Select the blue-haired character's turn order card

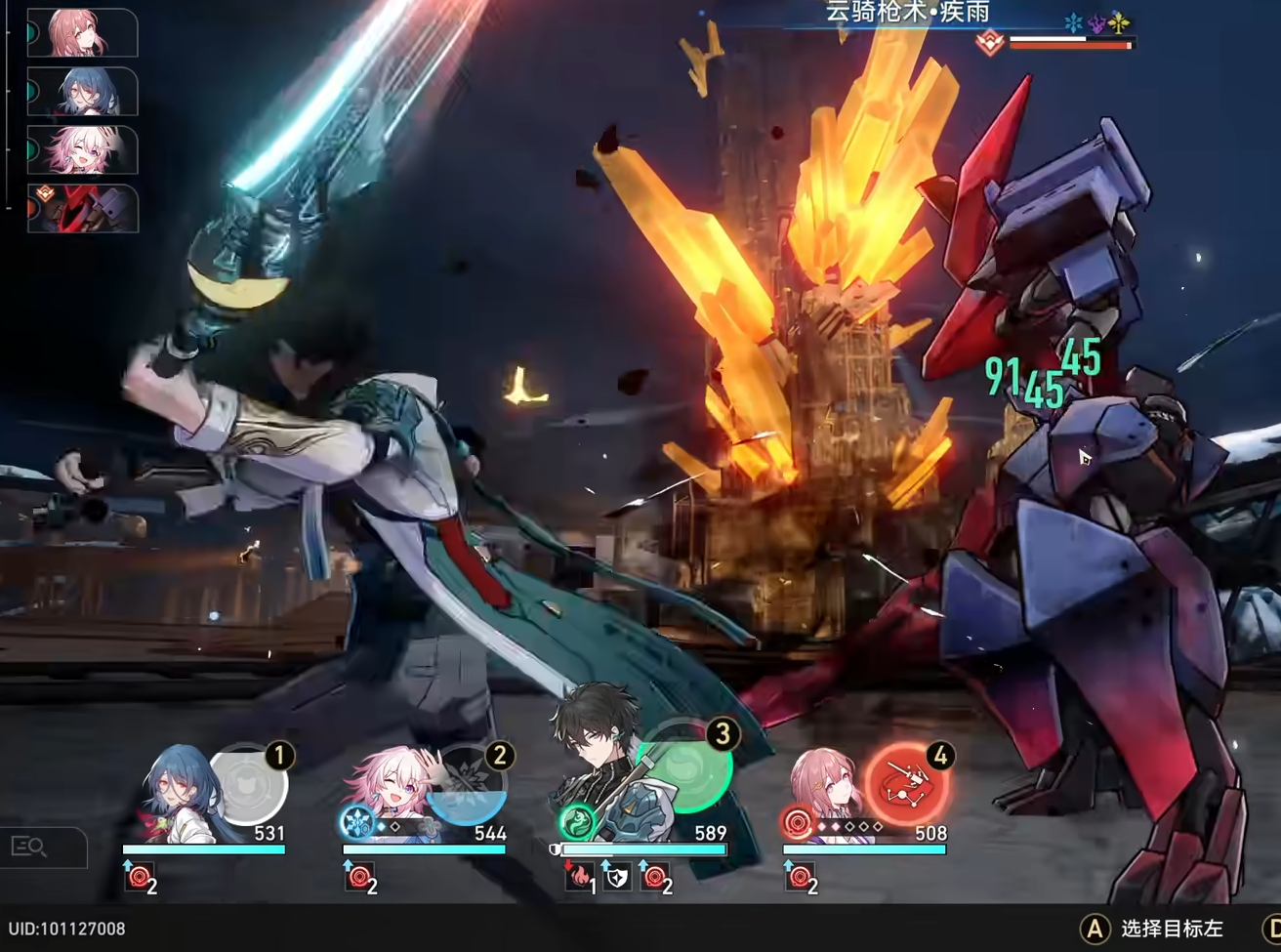[82, 92]
